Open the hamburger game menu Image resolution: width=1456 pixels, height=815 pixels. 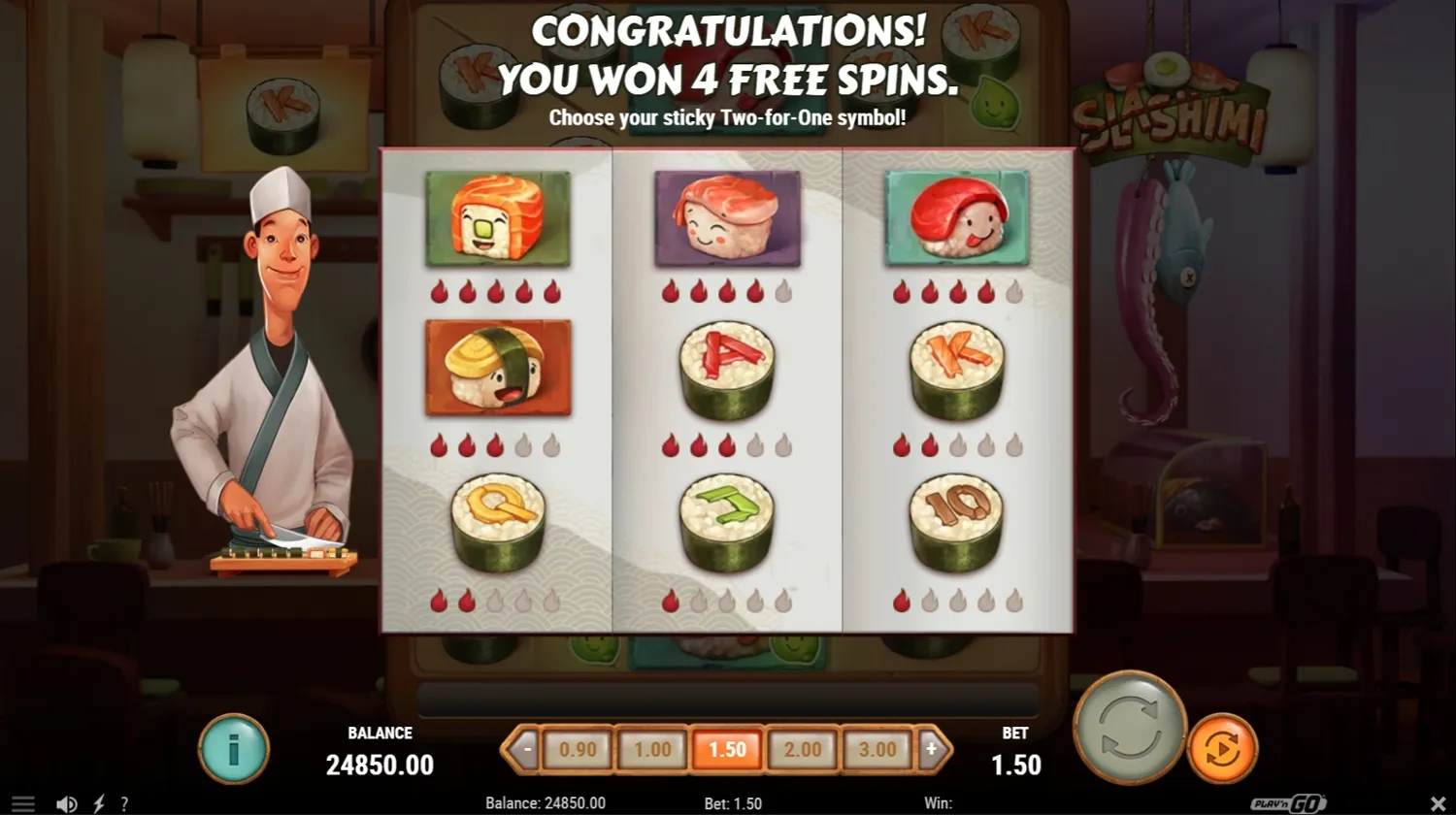pyautogui.click(x=24, y=803)
